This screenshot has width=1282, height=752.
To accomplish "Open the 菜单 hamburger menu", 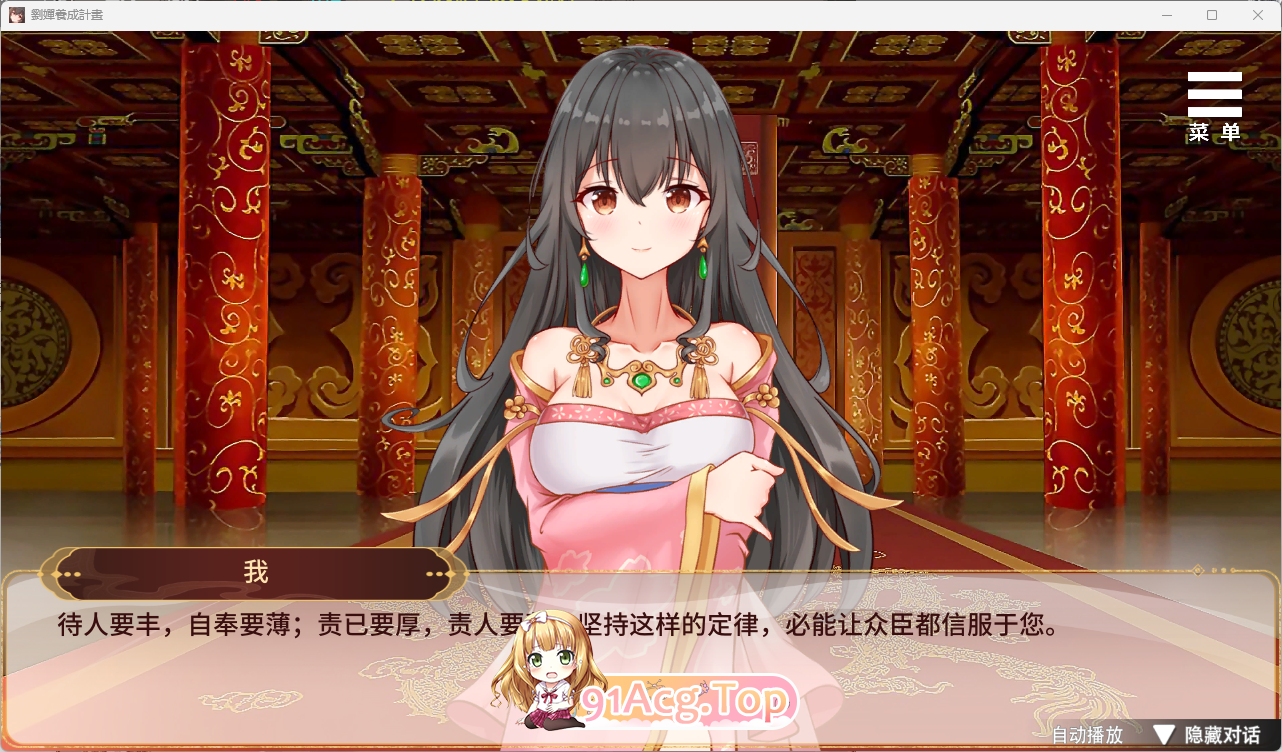I will click(x=1213, y=93).
